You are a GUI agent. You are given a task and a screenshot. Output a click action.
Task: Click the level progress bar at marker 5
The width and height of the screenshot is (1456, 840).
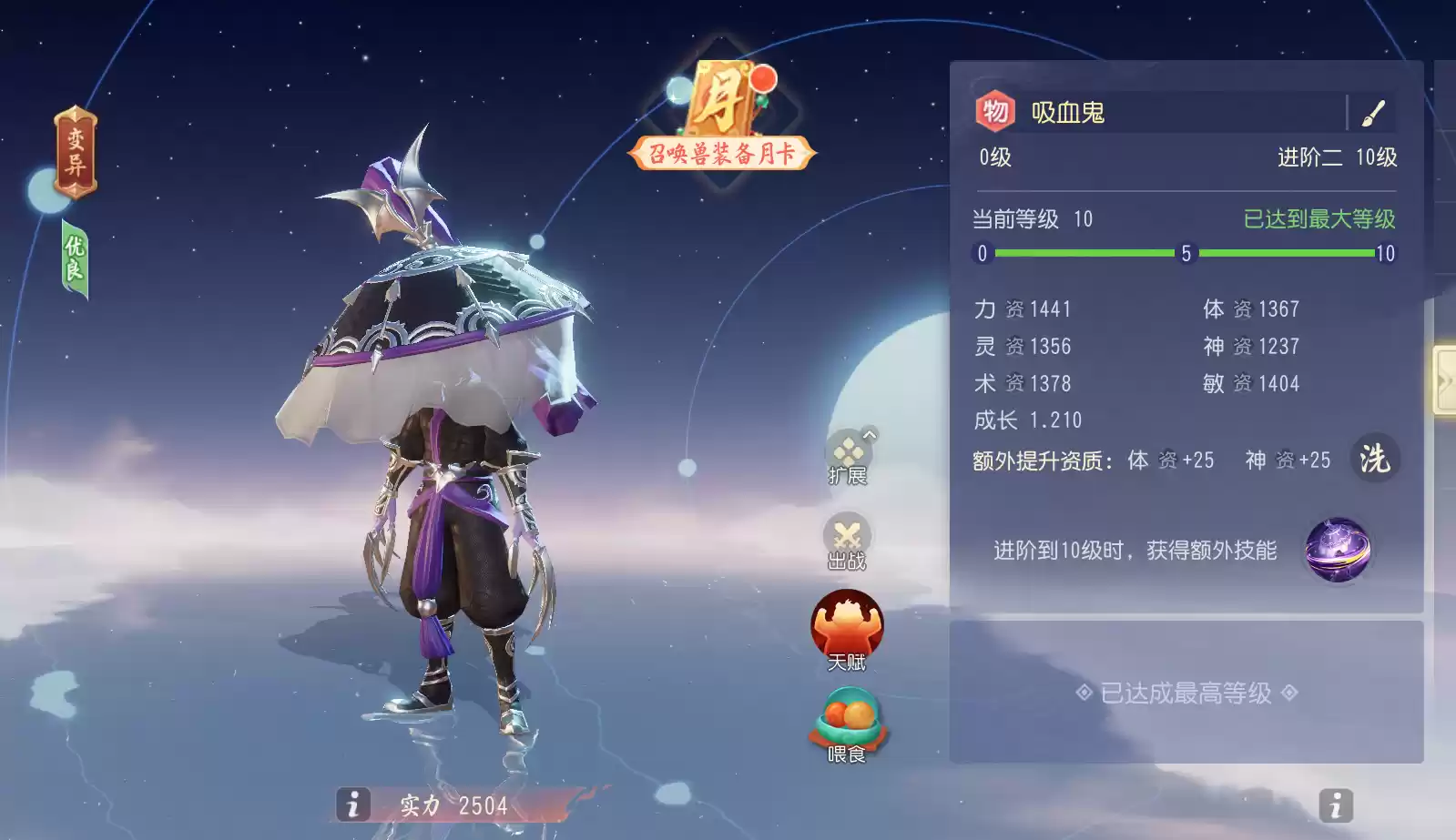click(x=1184, y=253)
